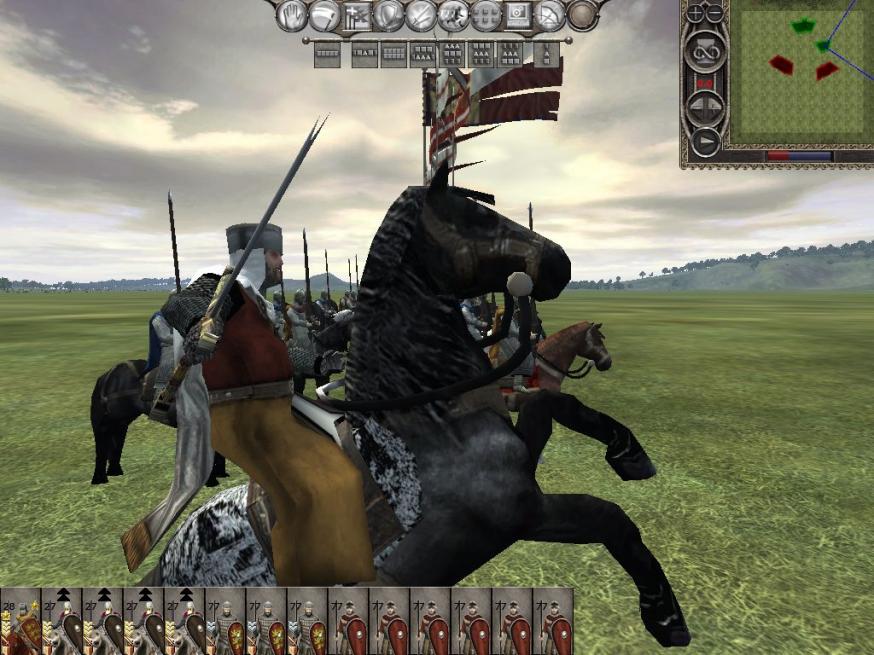Click the play arrow speed button

click(x=705, y=140)
